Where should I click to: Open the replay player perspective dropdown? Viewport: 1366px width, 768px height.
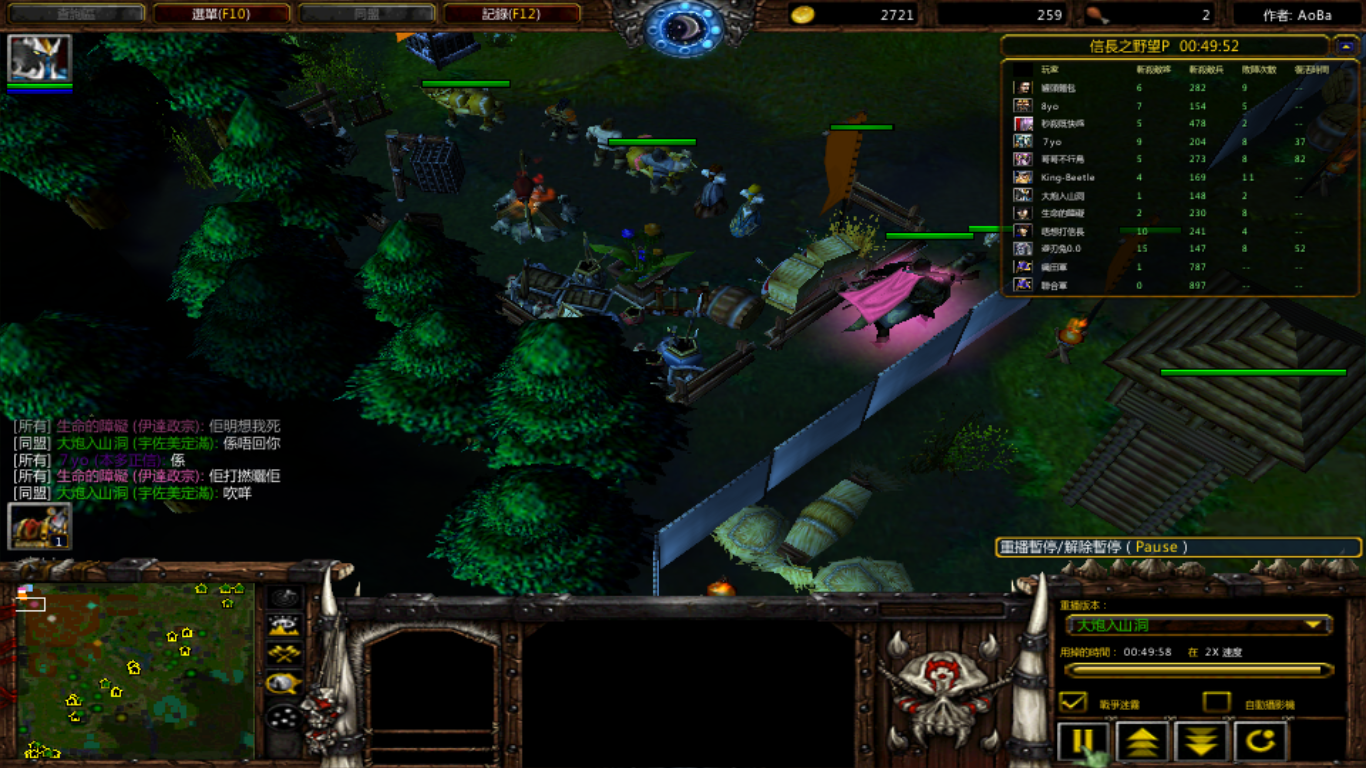coord(1198,625)
